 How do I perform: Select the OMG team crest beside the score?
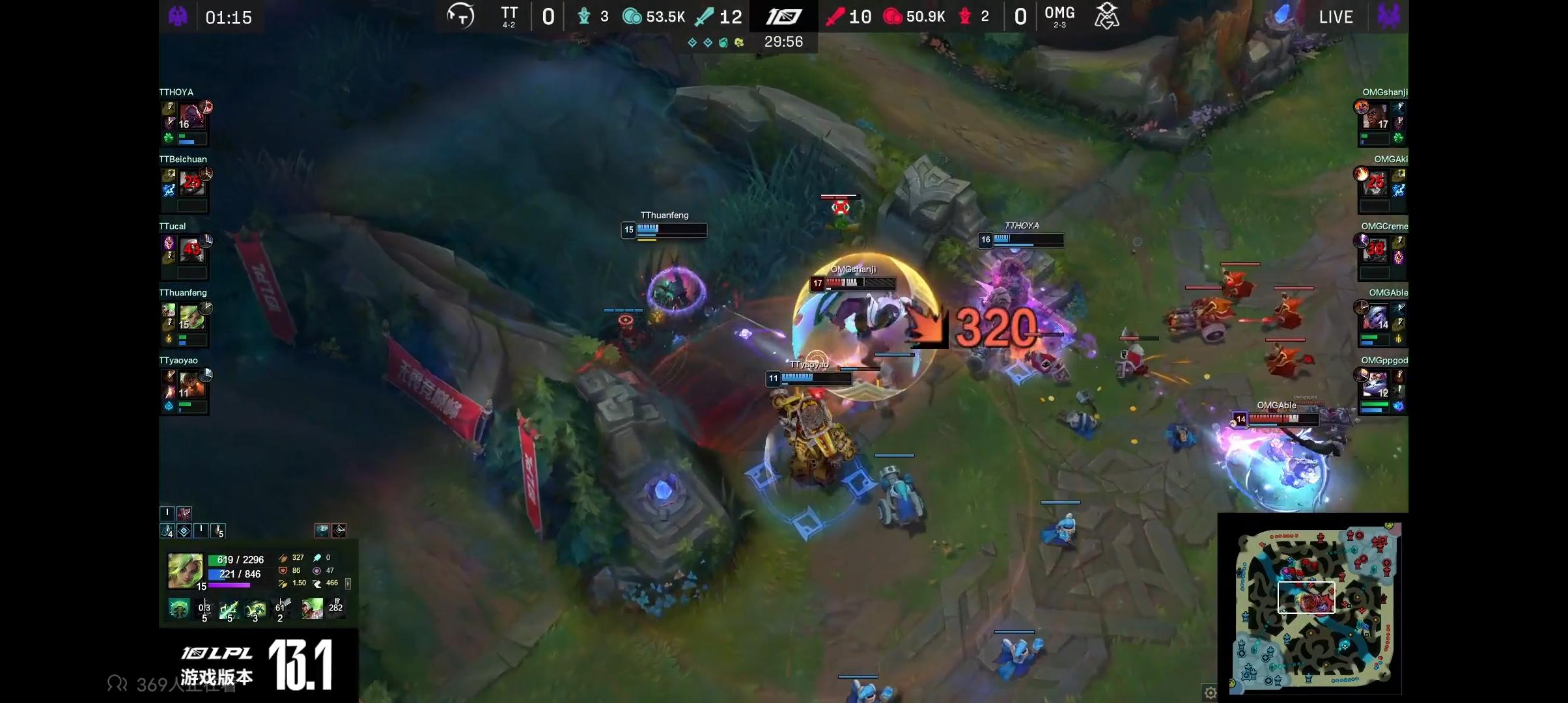click(1107, 16)
